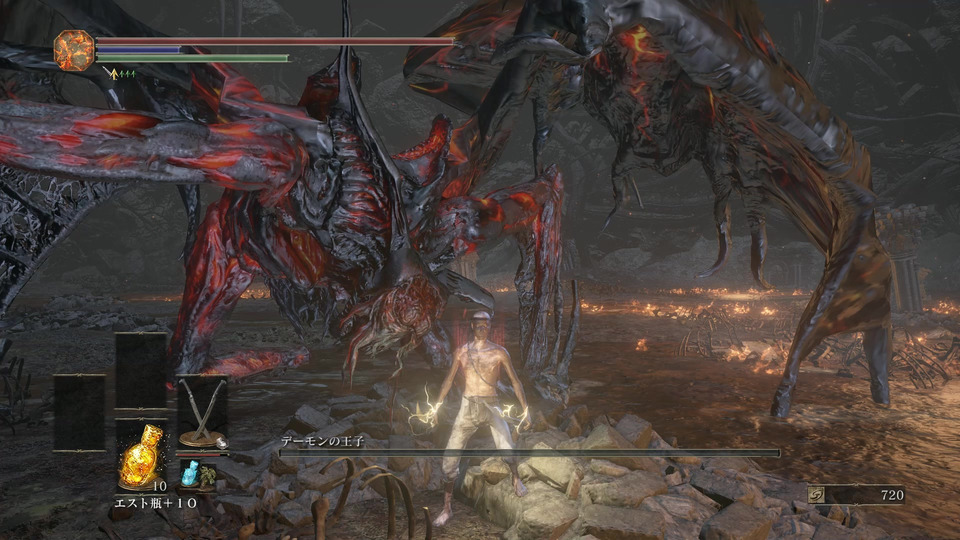Click the green plant item icon

207,476
